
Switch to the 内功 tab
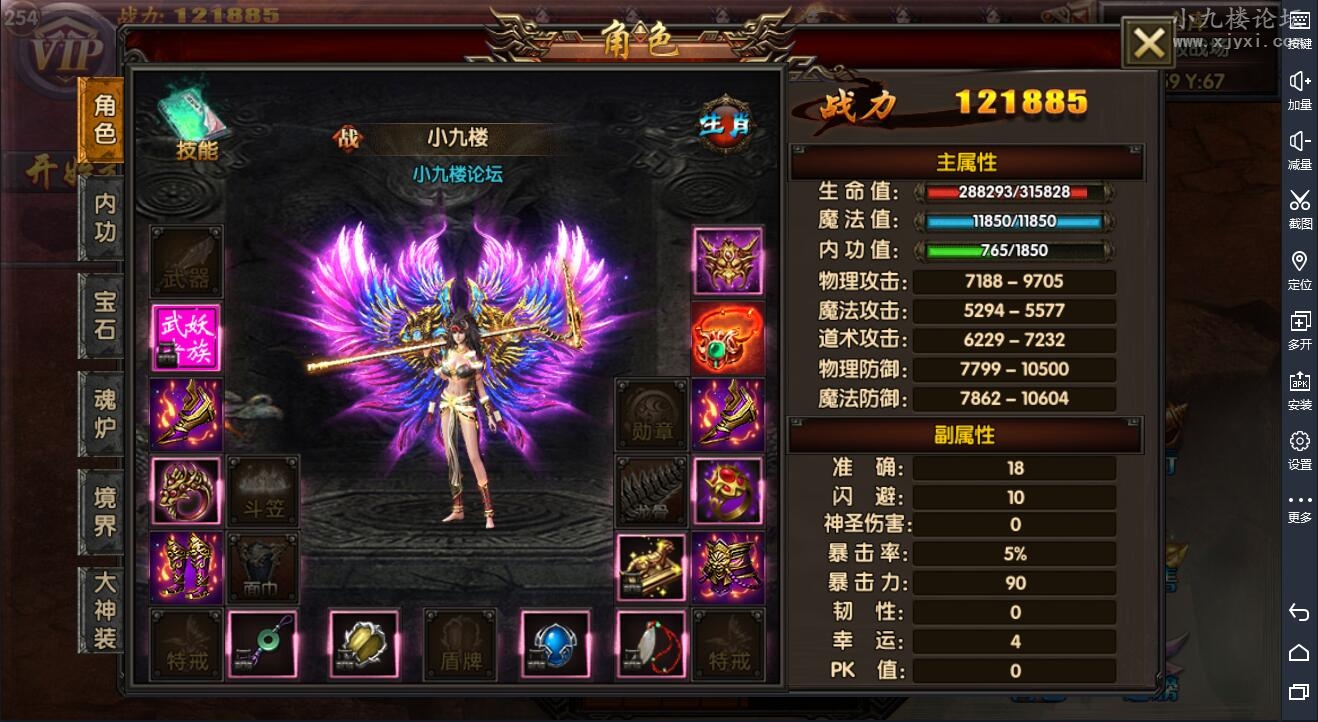(x=104, y=218)
